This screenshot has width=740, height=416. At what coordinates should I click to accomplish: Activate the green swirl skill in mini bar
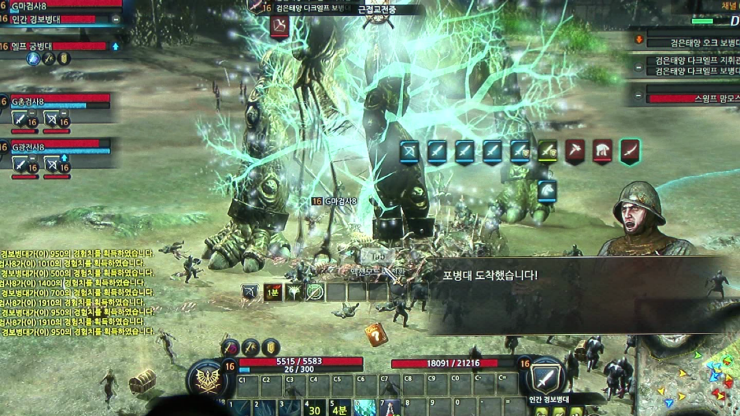coord(315,292)
